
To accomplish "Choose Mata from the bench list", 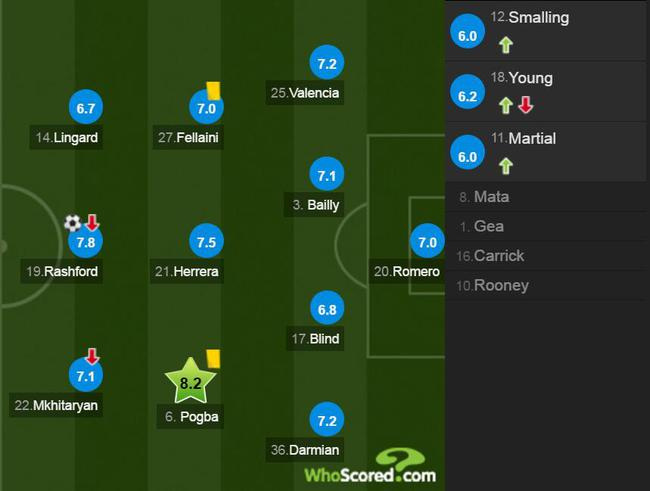I will [x=546, y=197].
